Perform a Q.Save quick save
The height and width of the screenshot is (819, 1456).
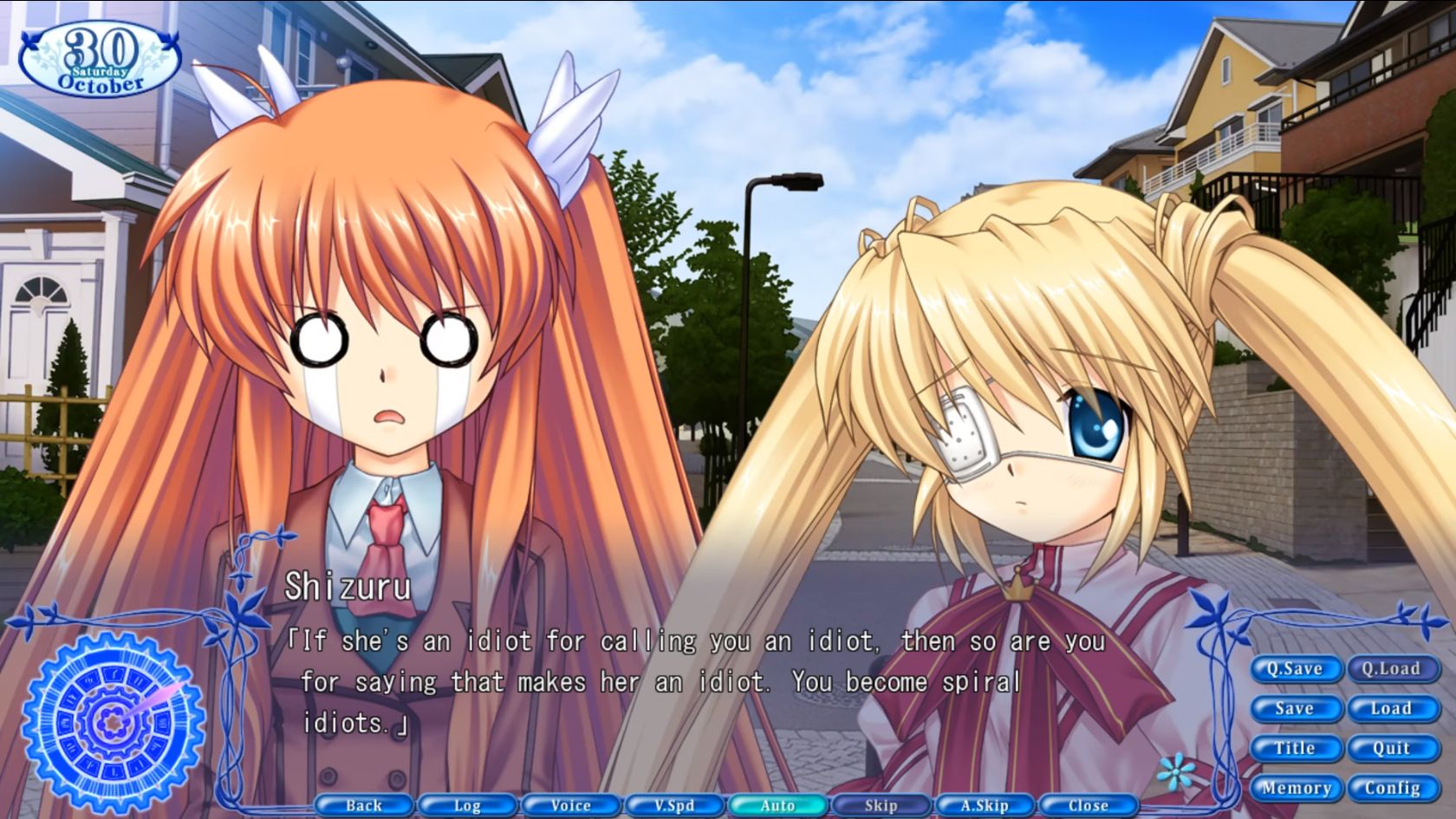[x=1295, y=668]
